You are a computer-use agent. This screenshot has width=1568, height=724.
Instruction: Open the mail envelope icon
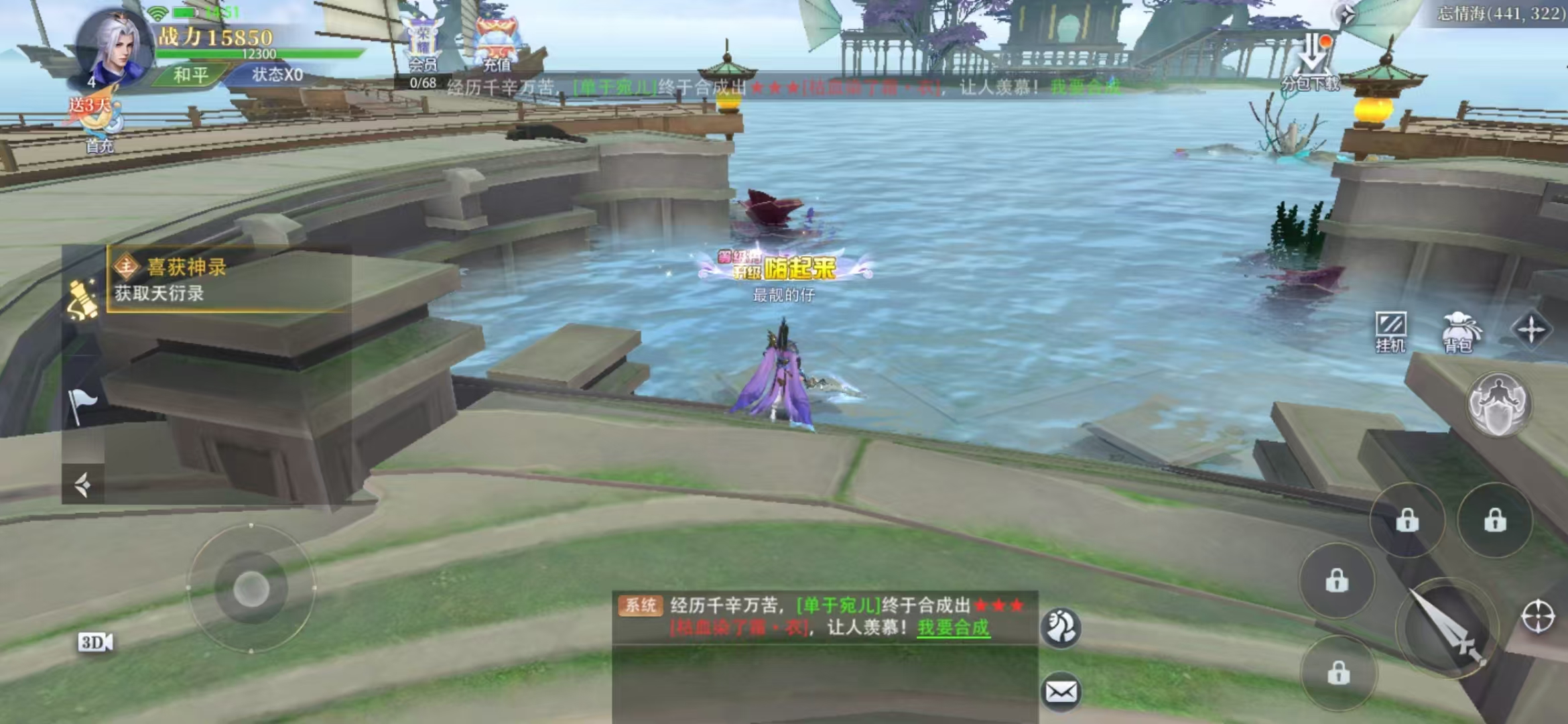pos(1061,691)
